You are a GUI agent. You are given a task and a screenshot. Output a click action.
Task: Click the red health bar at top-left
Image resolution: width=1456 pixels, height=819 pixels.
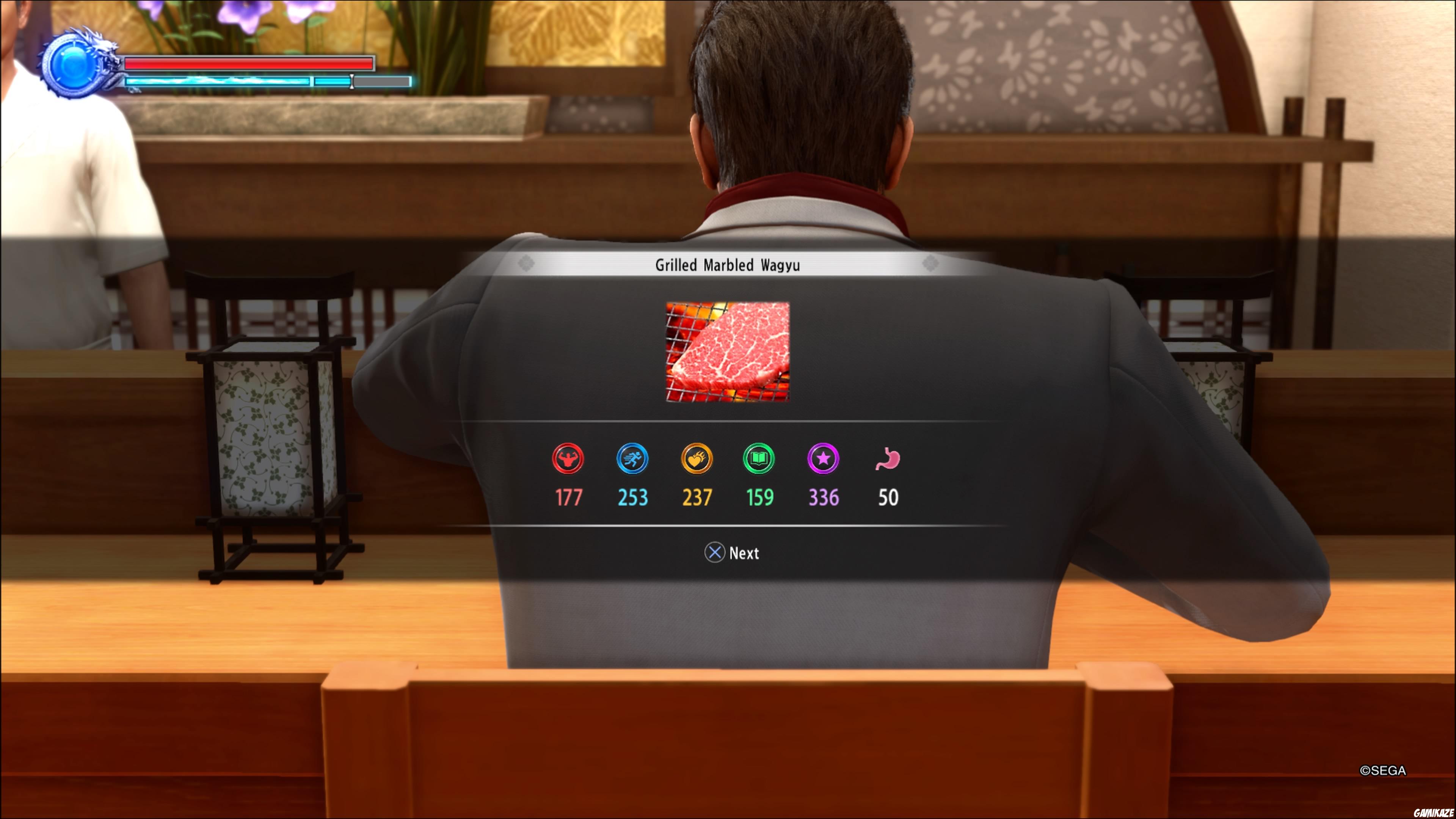[x=249, y=64]
